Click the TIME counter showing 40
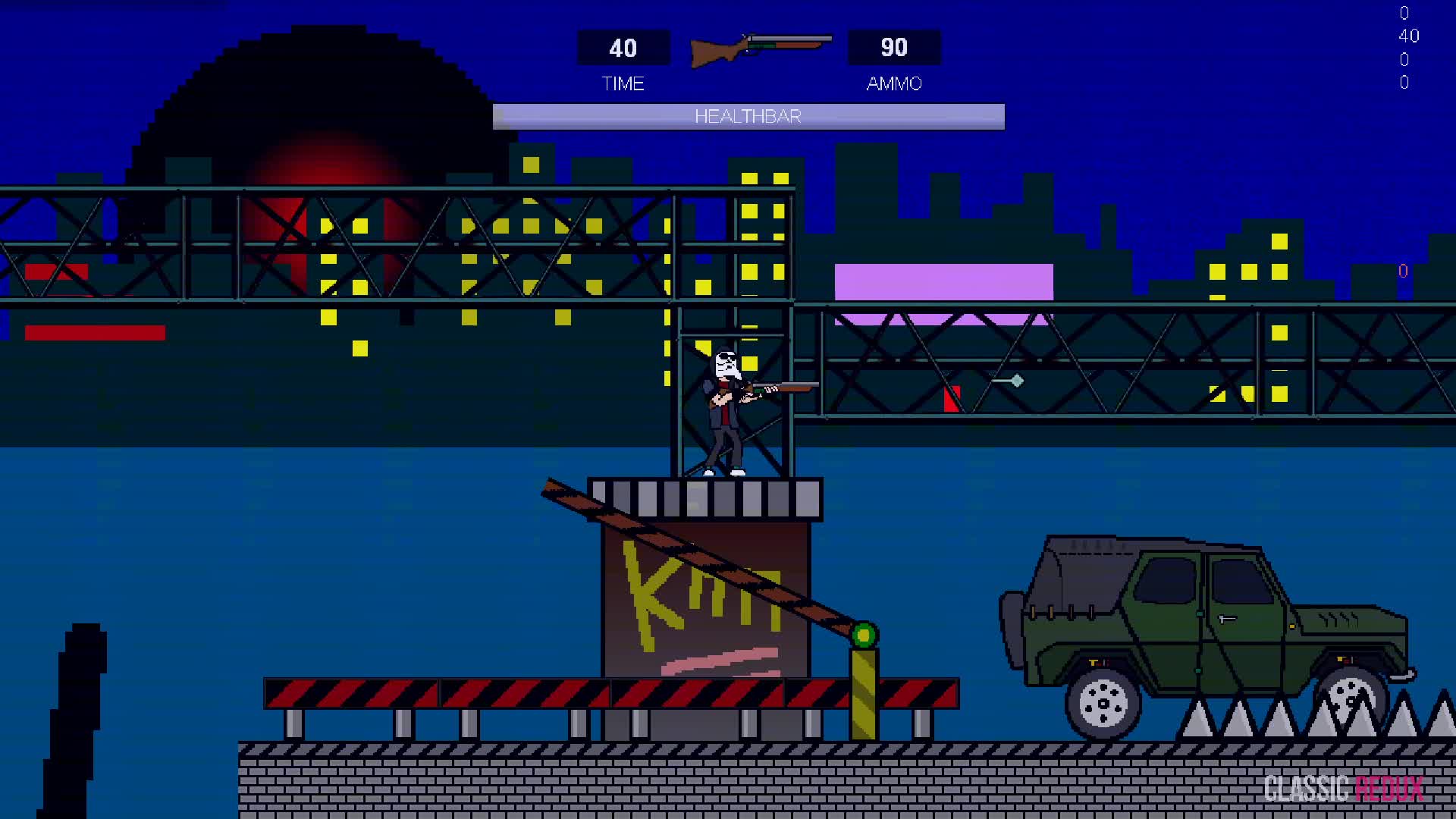 (x=623, y=48)
